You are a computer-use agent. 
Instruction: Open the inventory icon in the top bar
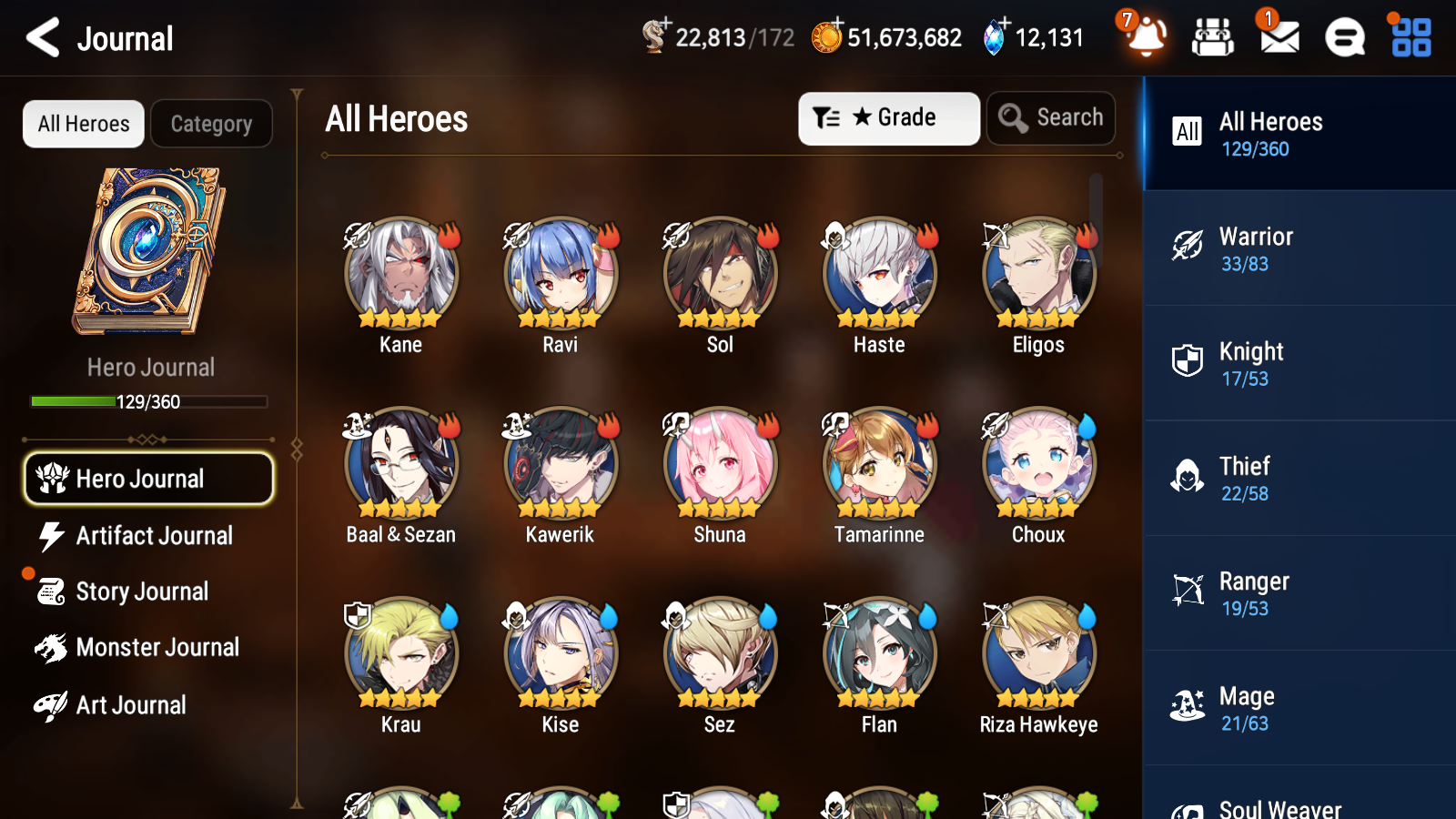[x=1213, y=38]
